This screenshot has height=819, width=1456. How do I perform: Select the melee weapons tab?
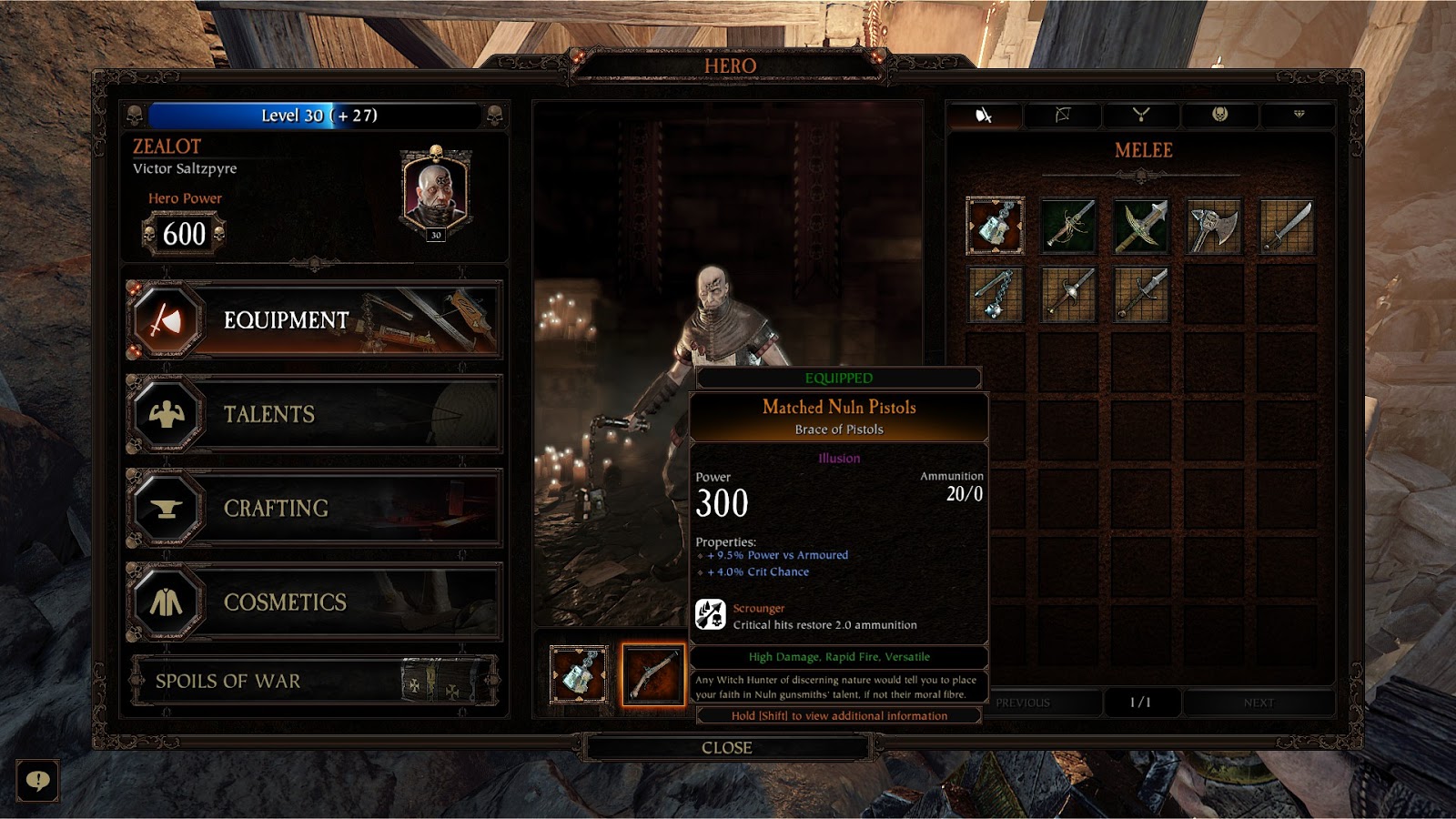pyautogui.click(x=984, y=116)
